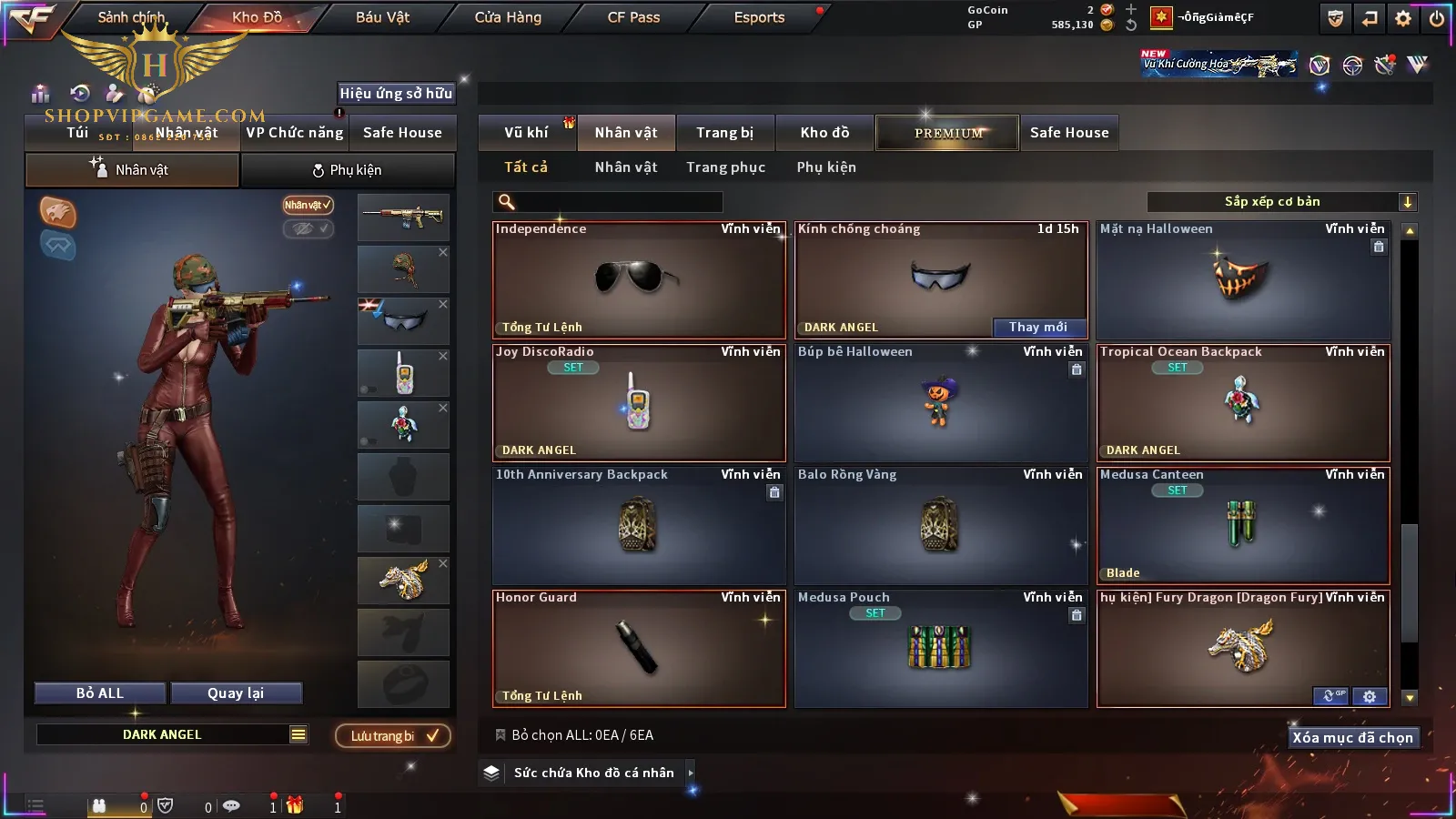The image size is (1456, 819).
Task: Delete selection with Xóa mục đã chọn
Action: [x=1352, y=738]
